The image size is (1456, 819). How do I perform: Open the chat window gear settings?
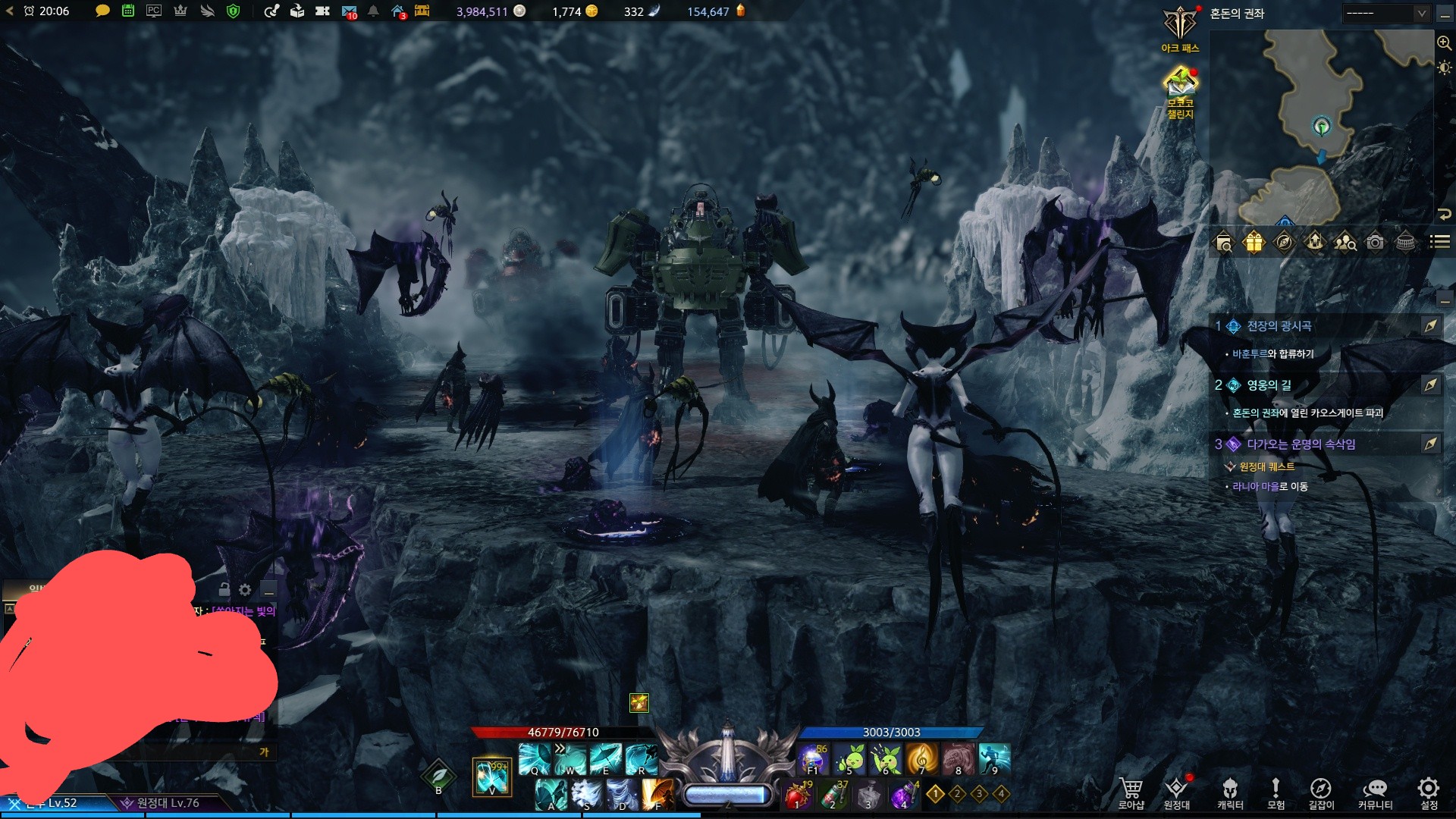[x=245, y=589]
